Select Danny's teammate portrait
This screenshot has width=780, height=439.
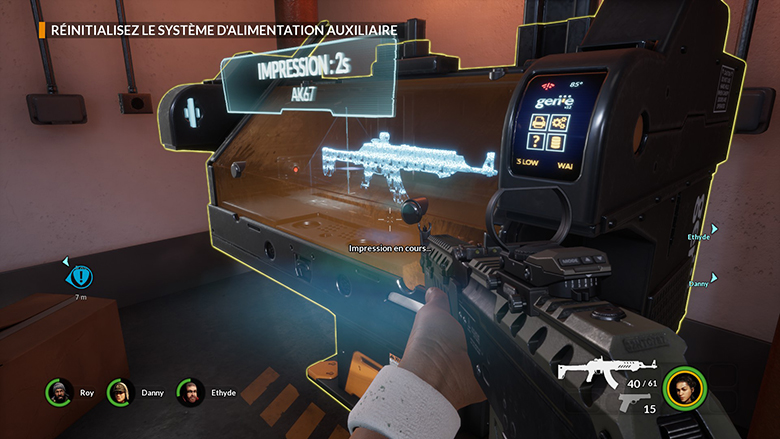[x=121, y=393]
